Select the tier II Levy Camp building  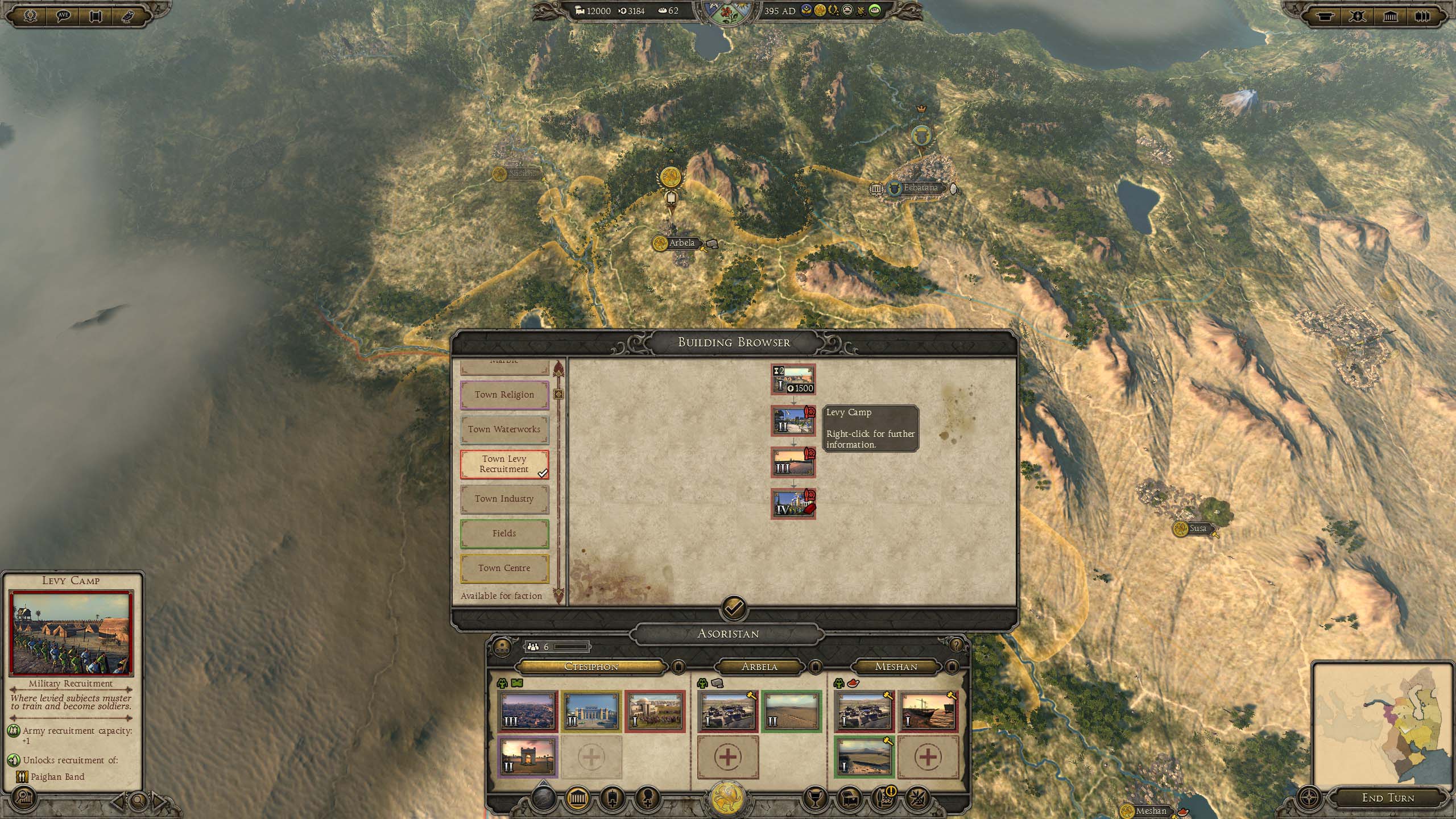click(793, 421)
